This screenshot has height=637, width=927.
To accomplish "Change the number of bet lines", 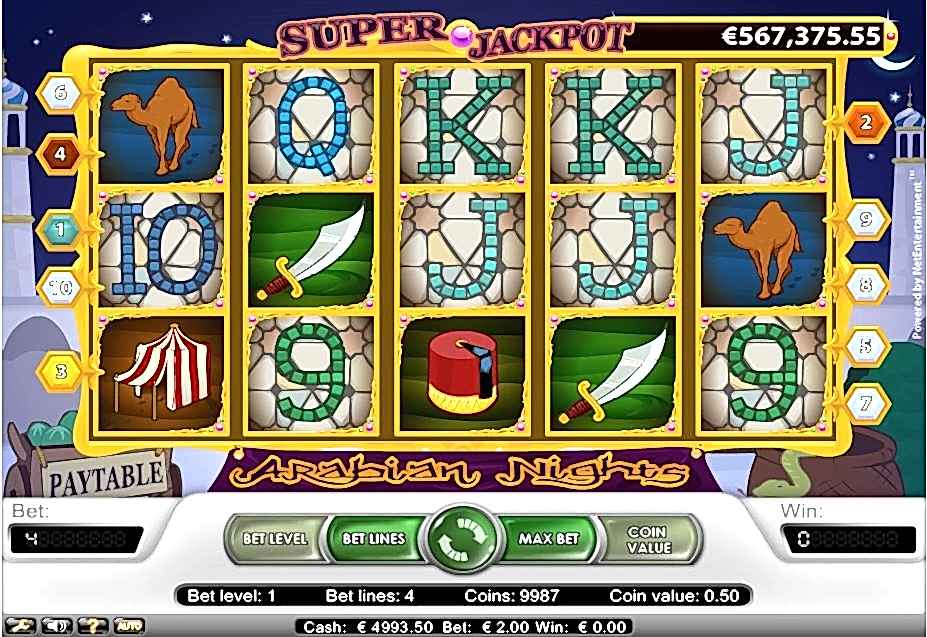I will point(373,538).
